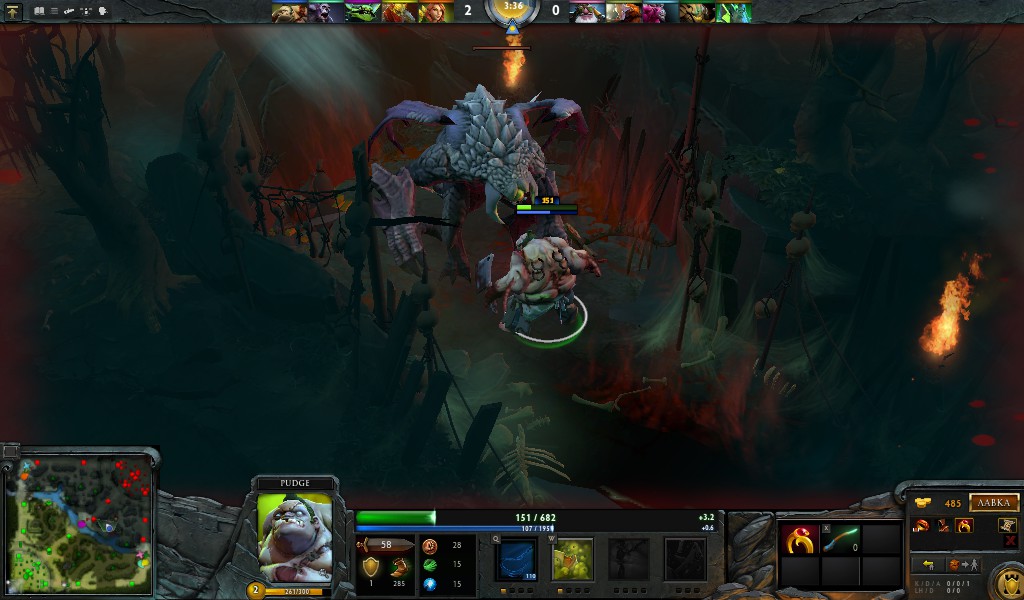Grab items from stash with the yellow arrow button

point(929,565)
